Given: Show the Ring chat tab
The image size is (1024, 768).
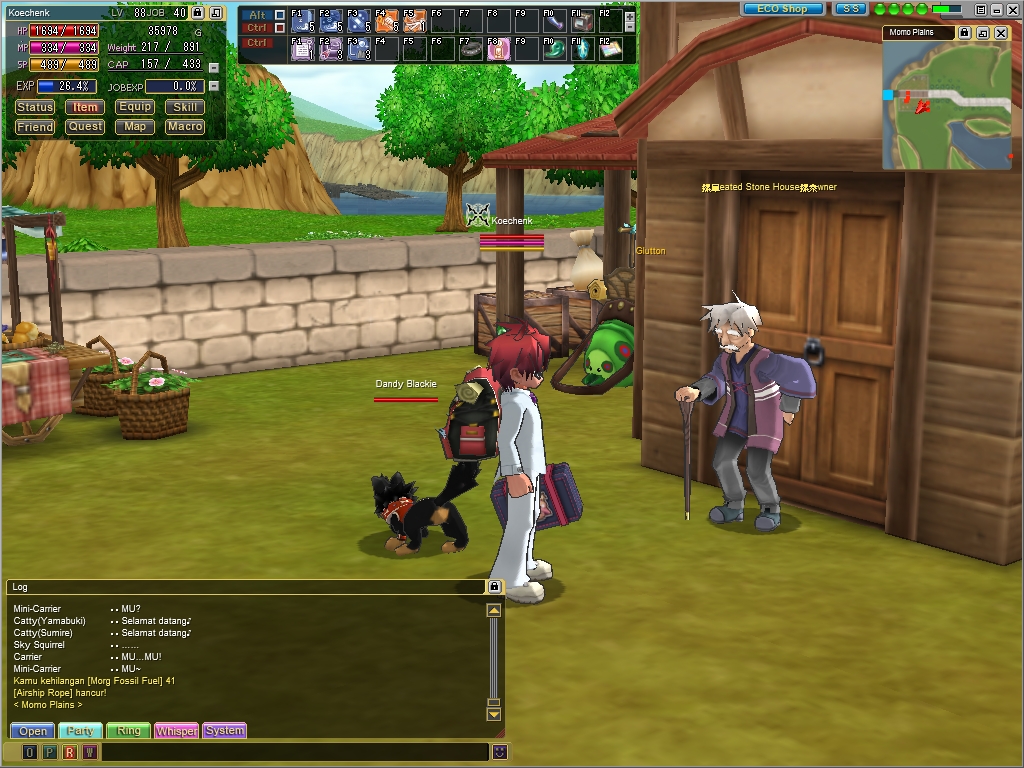Looking at the screenshot, I should (128, 731).
